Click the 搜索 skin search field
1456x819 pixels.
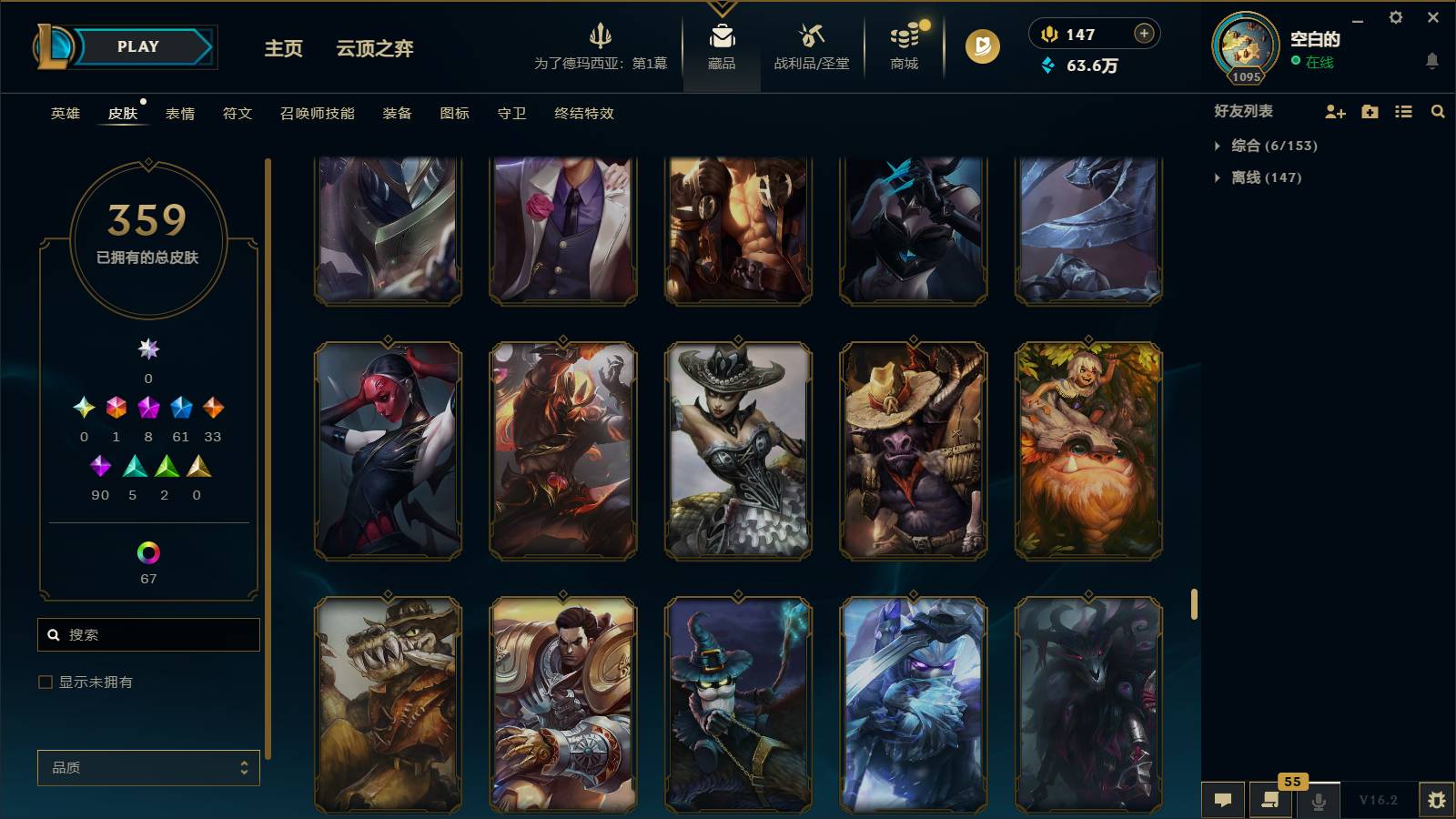point(148,634)
